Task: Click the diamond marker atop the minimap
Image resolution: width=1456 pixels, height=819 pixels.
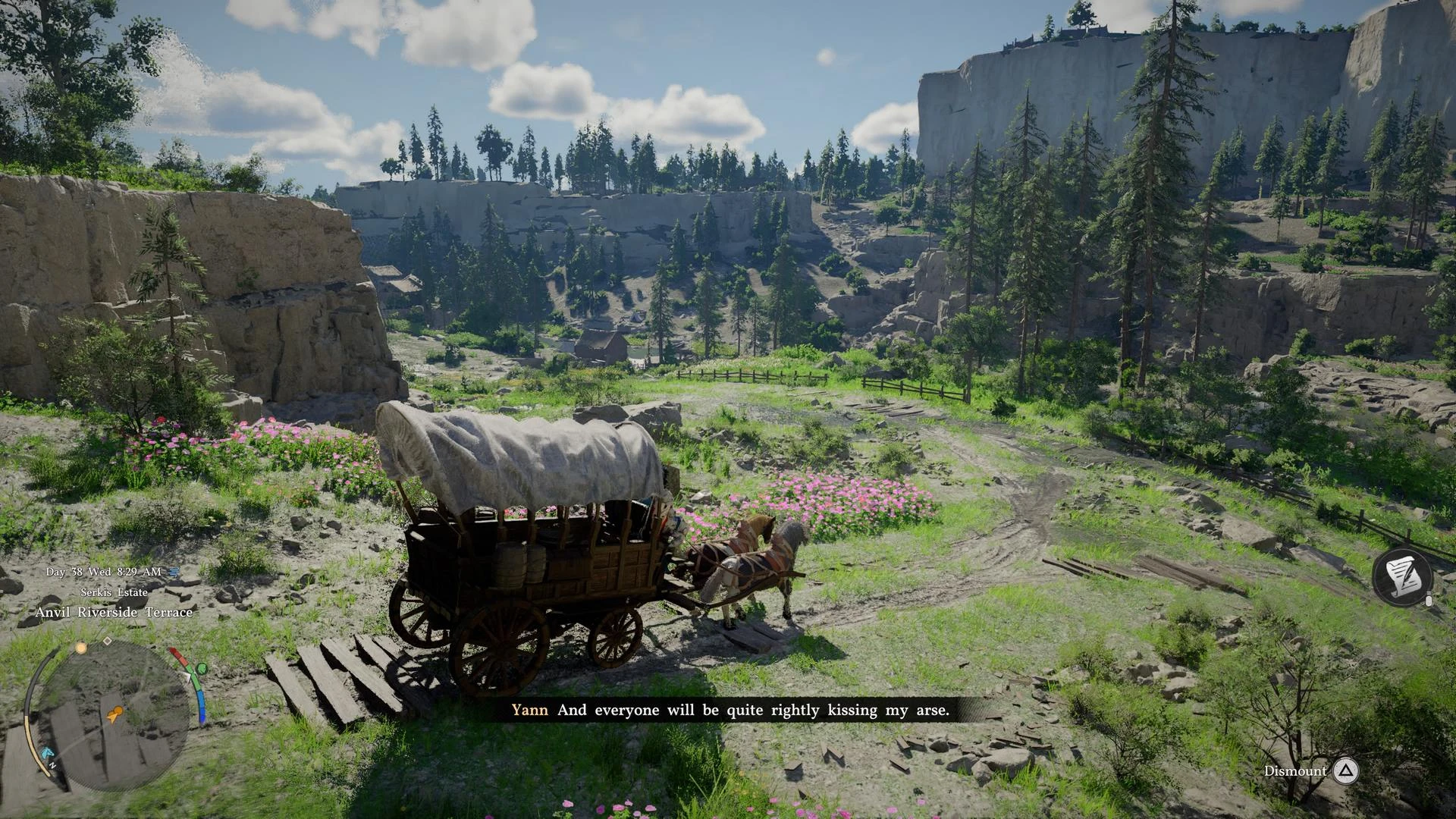Action: 108,641
